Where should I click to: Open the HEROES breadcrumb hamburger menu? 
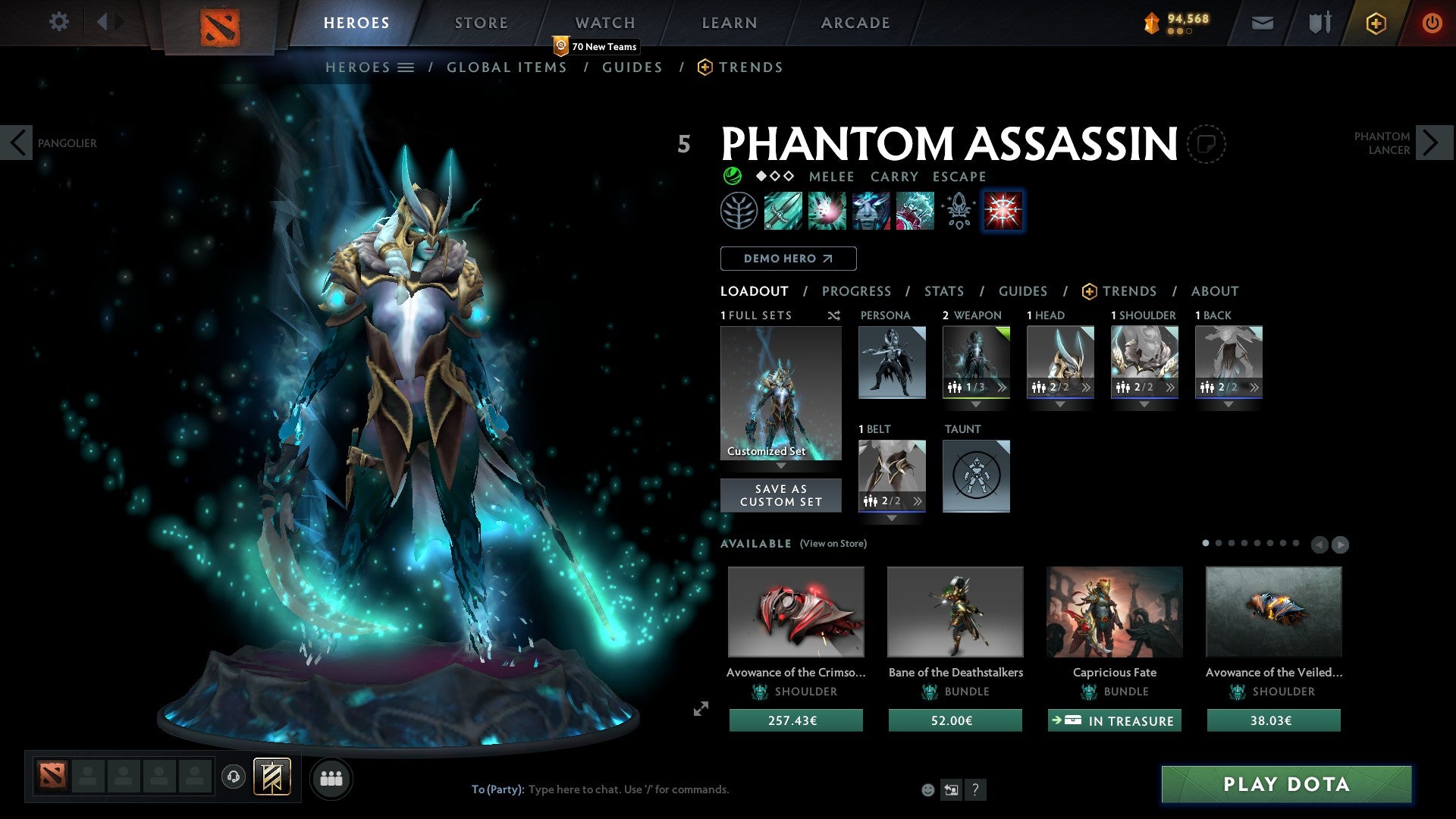tap(406, 67)
